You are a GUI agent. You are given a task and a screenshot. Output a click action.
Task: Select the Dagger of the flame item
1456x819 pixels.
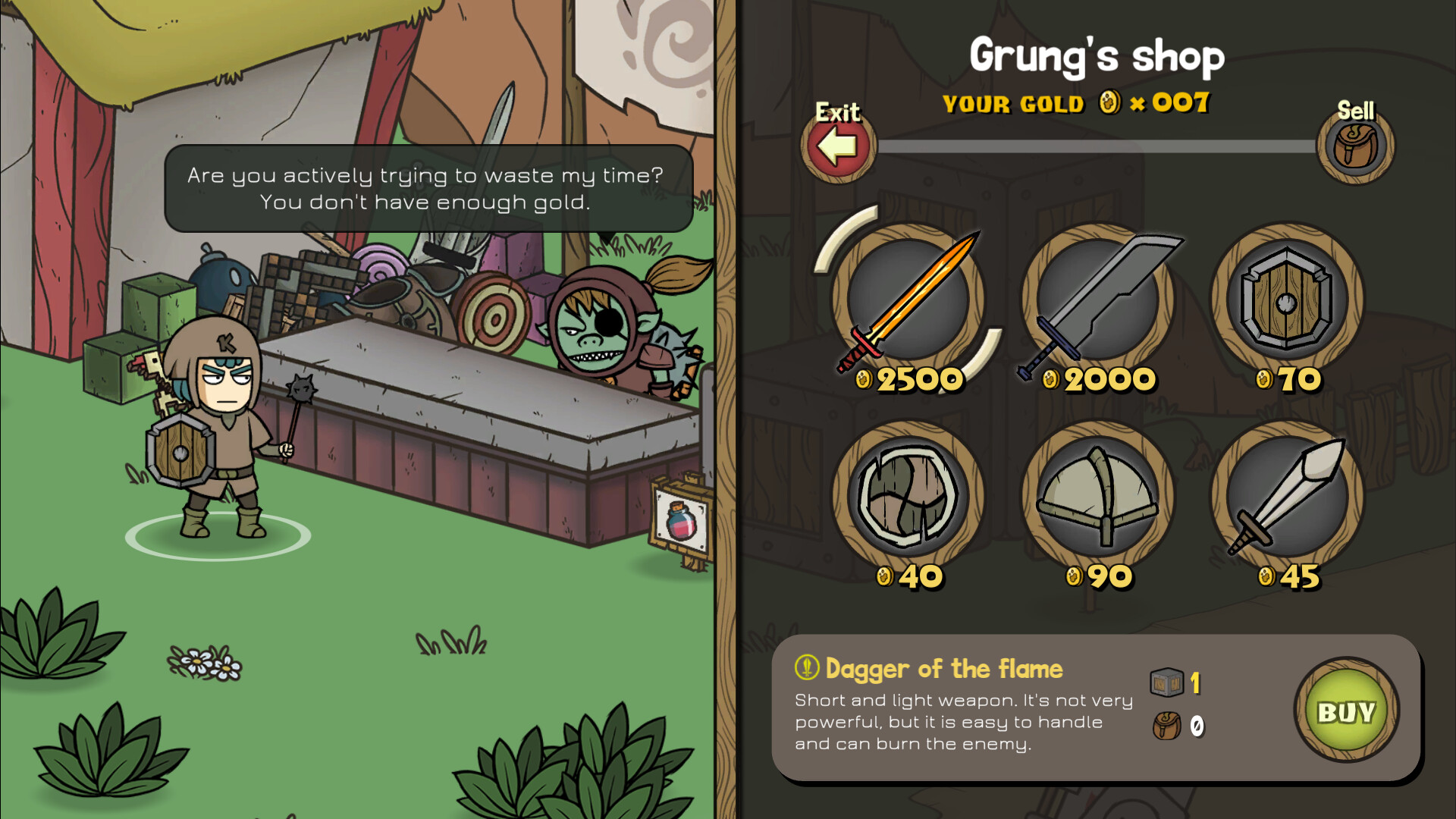point(910,303)
